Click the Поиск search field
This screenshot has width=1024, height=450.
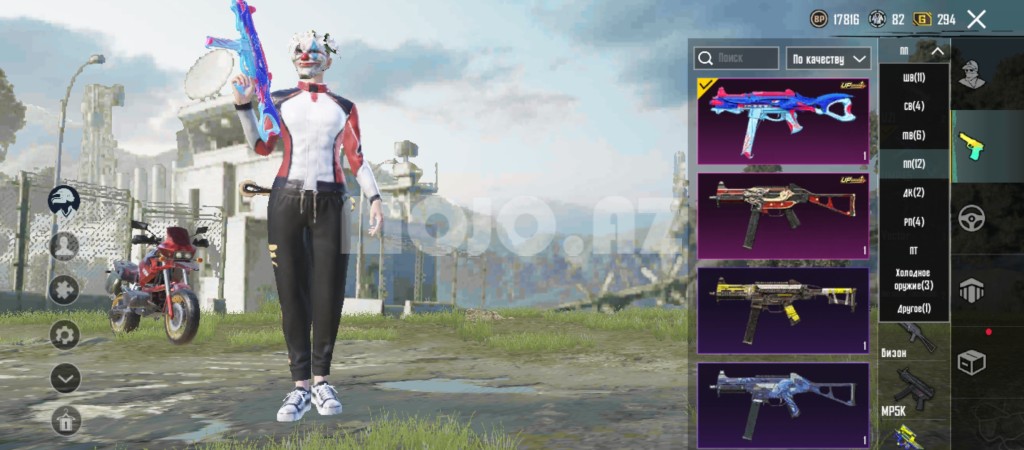click(737, 59)
